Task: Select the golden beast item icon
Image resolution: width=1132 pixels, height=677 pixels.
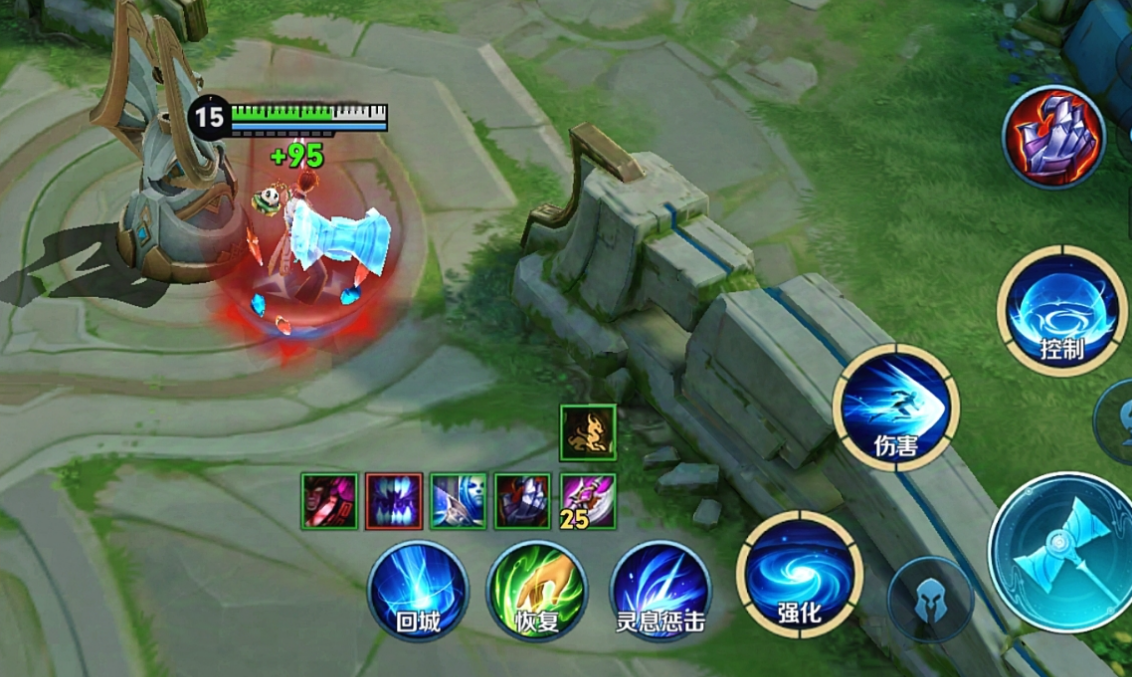Action: click(588, 432)
